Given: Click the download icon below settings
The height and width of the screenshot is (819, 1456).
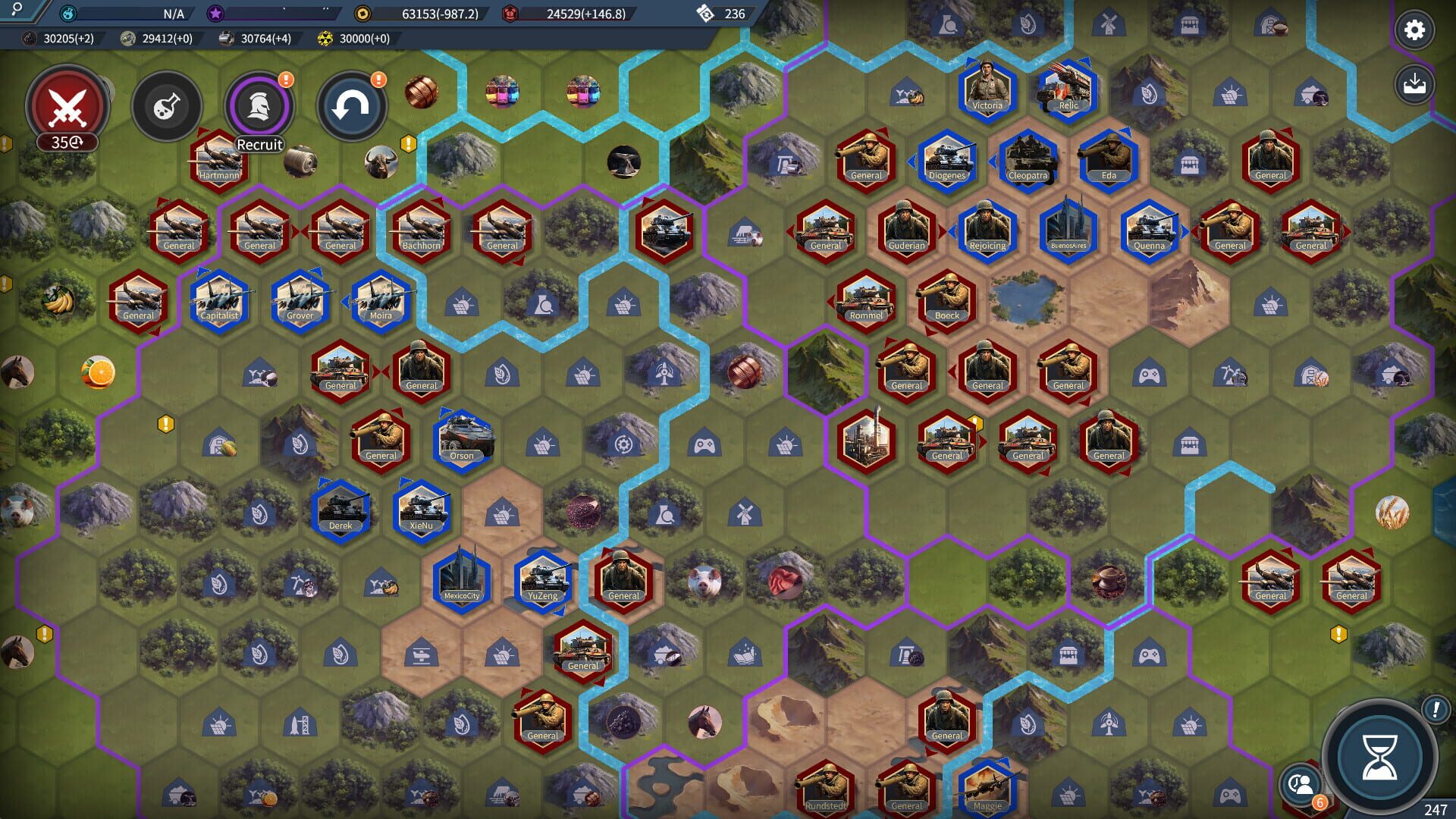Looking at the screenshot, I should 1414,83.
